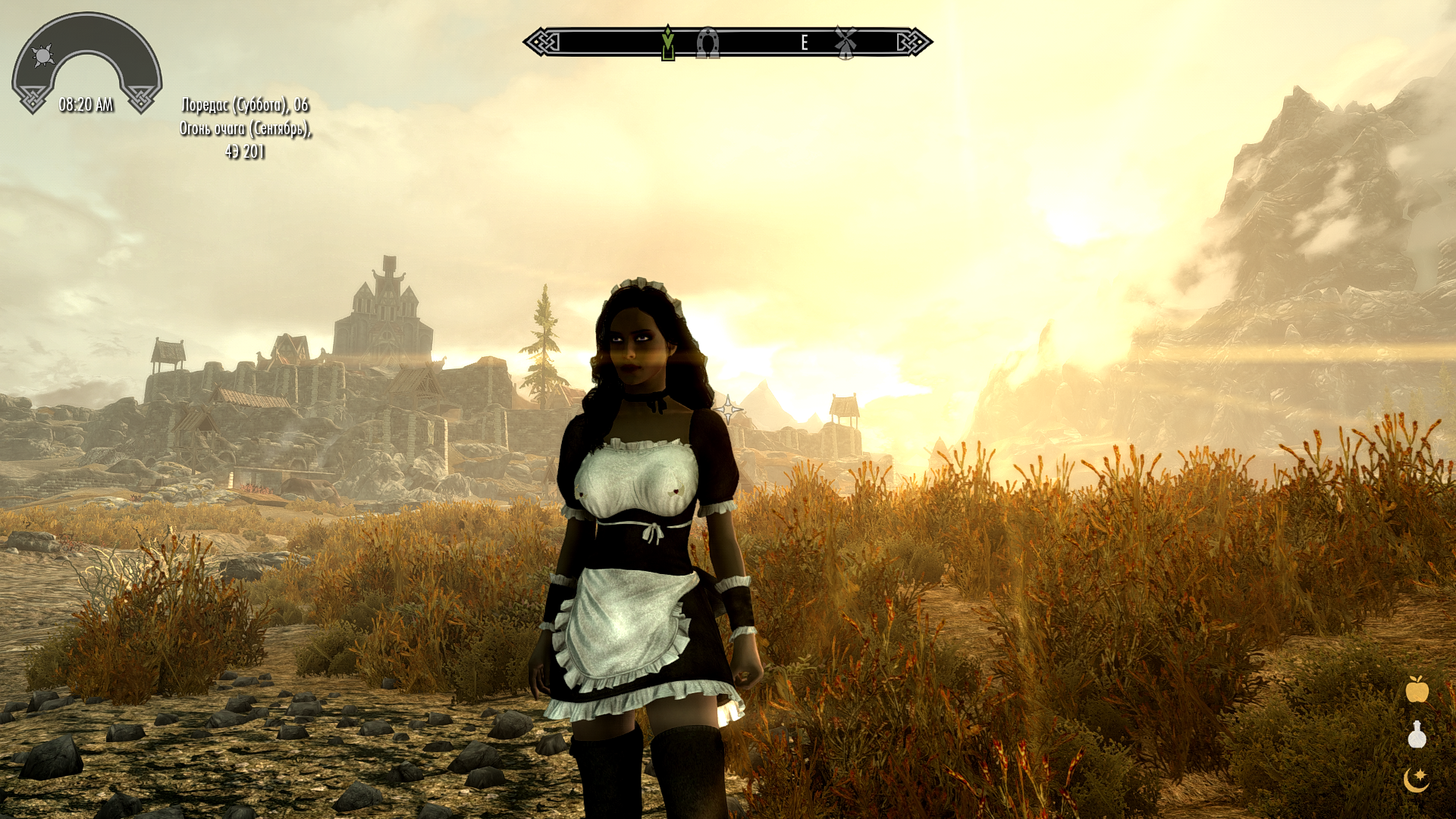Screen dimensions: 1456x819
Task: Select the green quest marker on compass
Action: point(667,42)
